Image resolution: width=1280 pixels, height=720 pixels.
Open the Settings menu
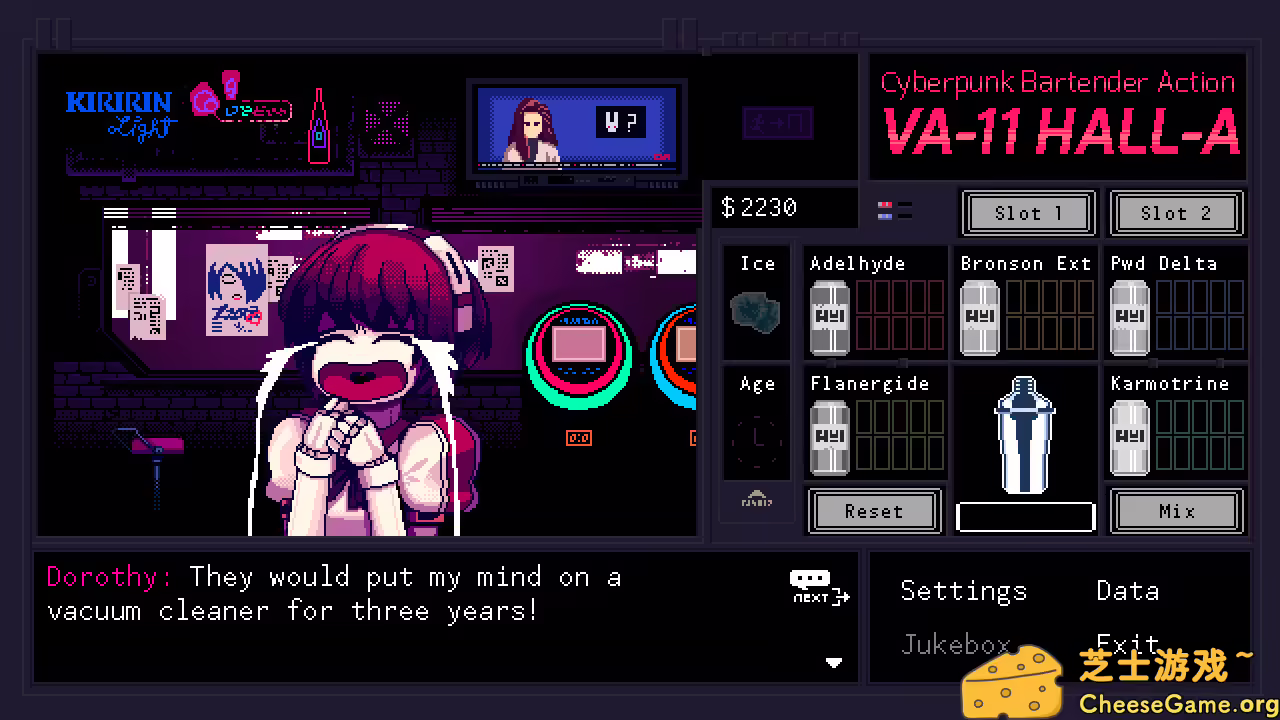click(x=963, y=591)
